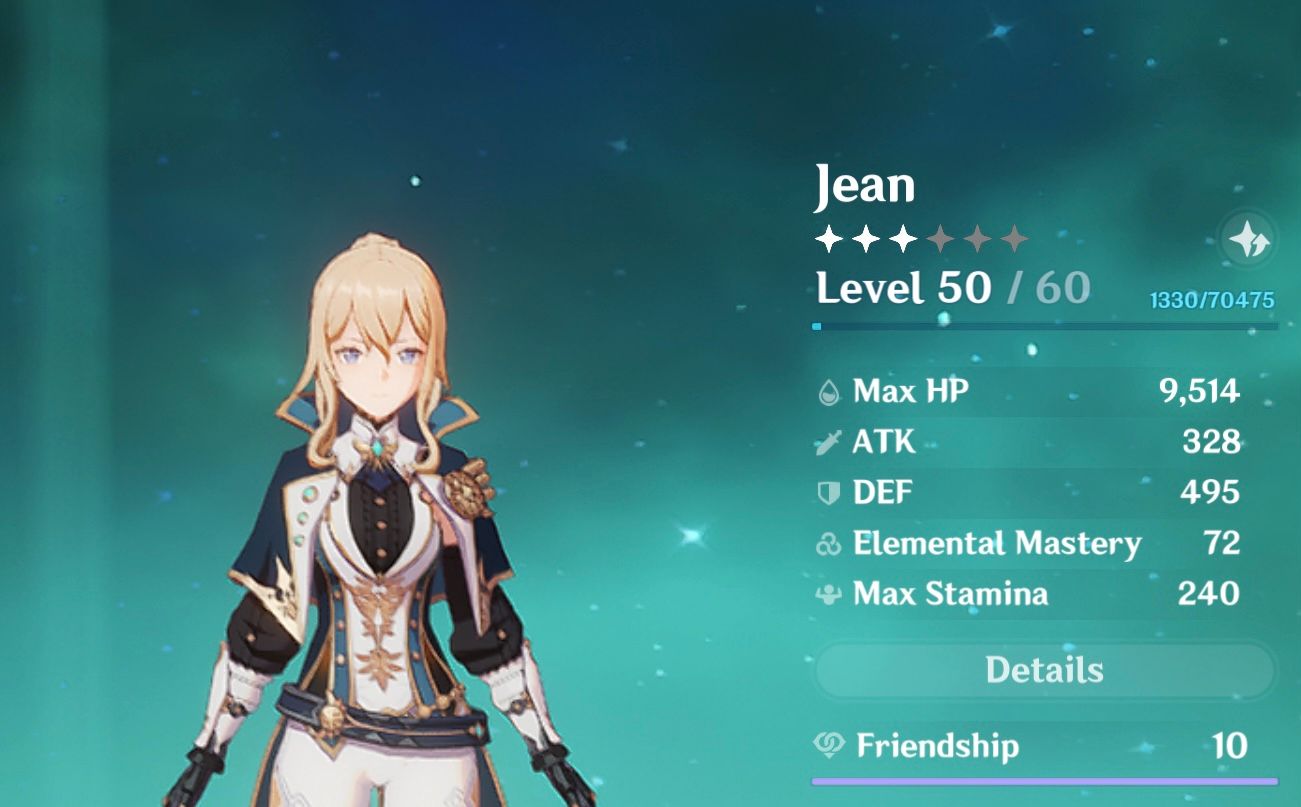Click the name Jean
The width and height of the screenshot is (1301, 807).
(x=866, y=184)
